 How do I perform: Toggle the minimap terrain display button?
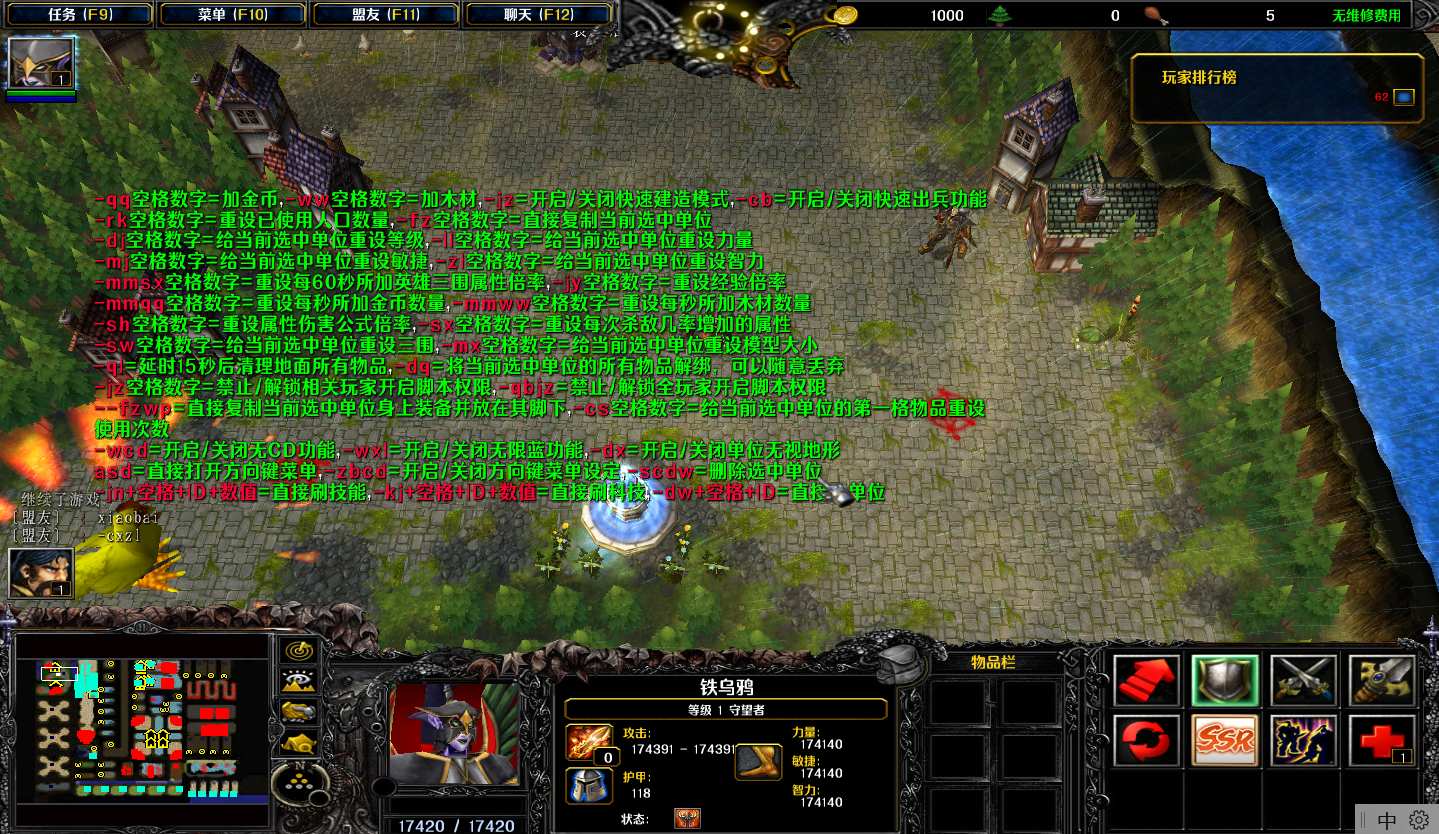click(x=297, y=682)
